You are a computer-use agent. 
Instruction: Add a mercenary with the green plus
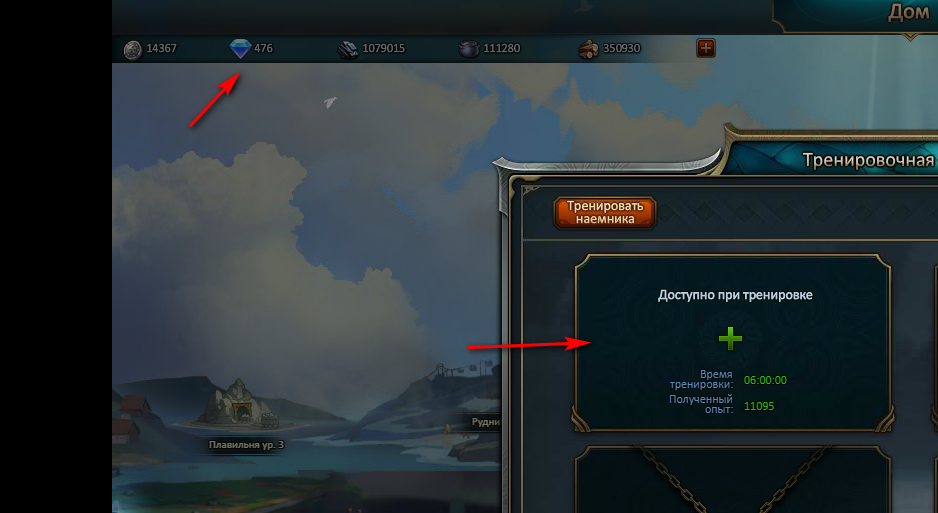click(x=731, y=338)
